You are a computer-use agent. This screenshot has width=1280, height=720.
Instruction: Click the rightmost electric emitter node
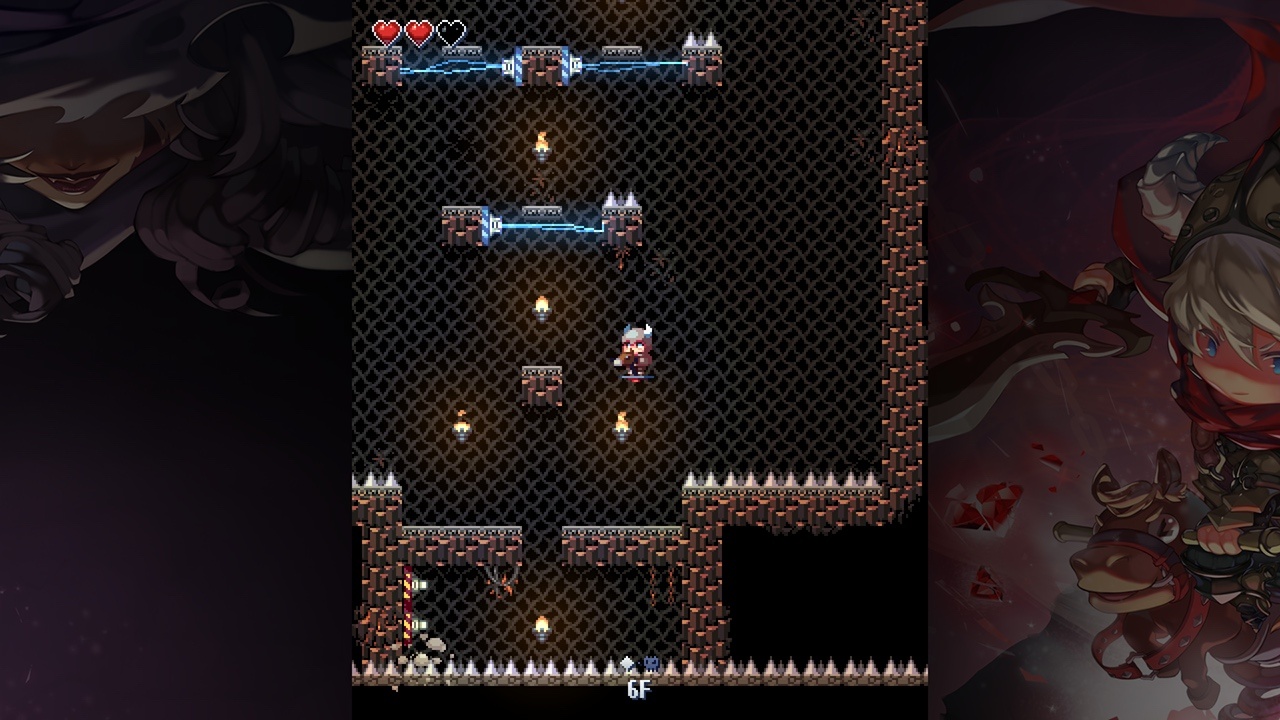(x=577, y=63)
